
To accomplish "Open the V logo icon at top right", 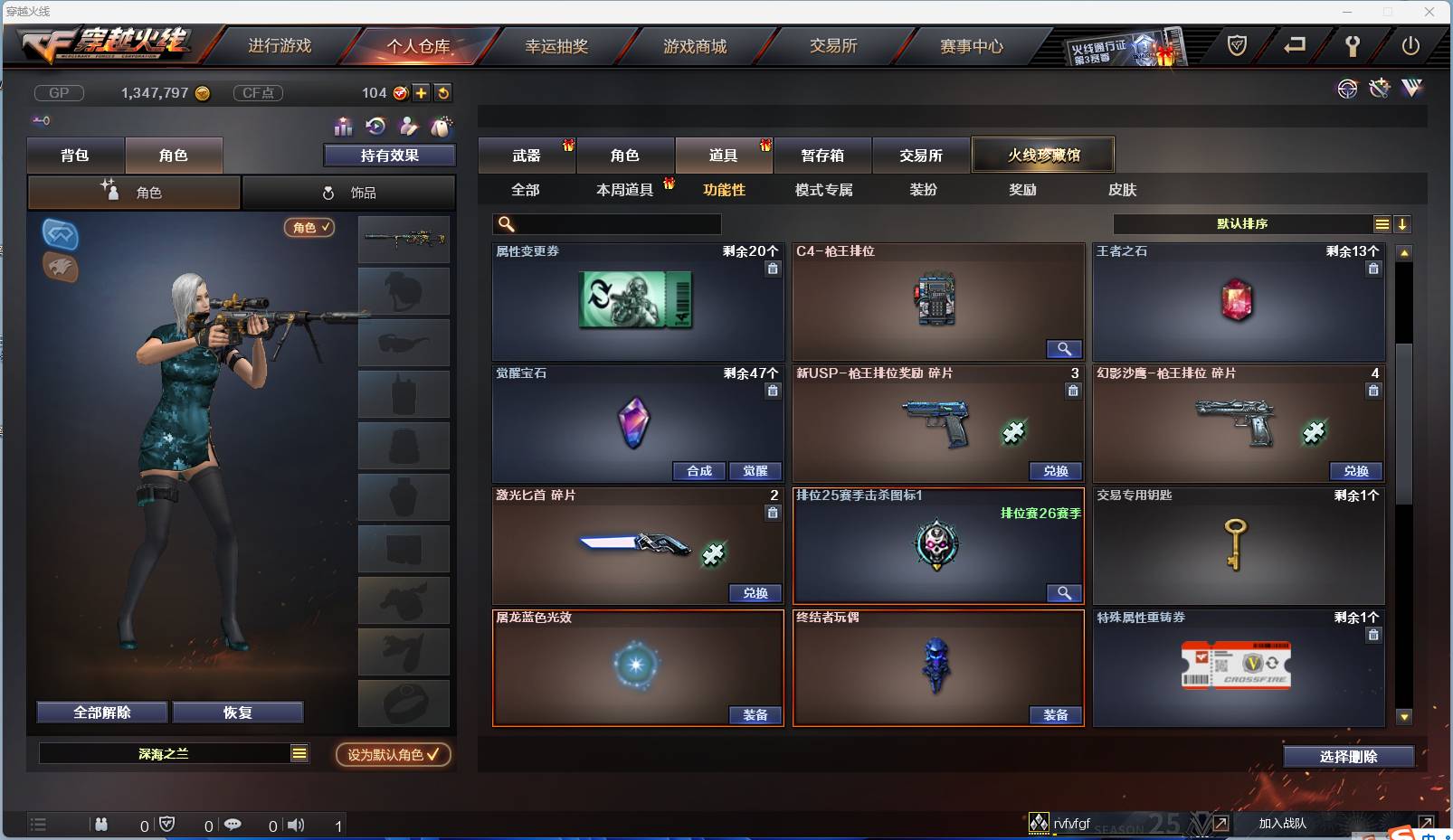I will coord(1411,88).
